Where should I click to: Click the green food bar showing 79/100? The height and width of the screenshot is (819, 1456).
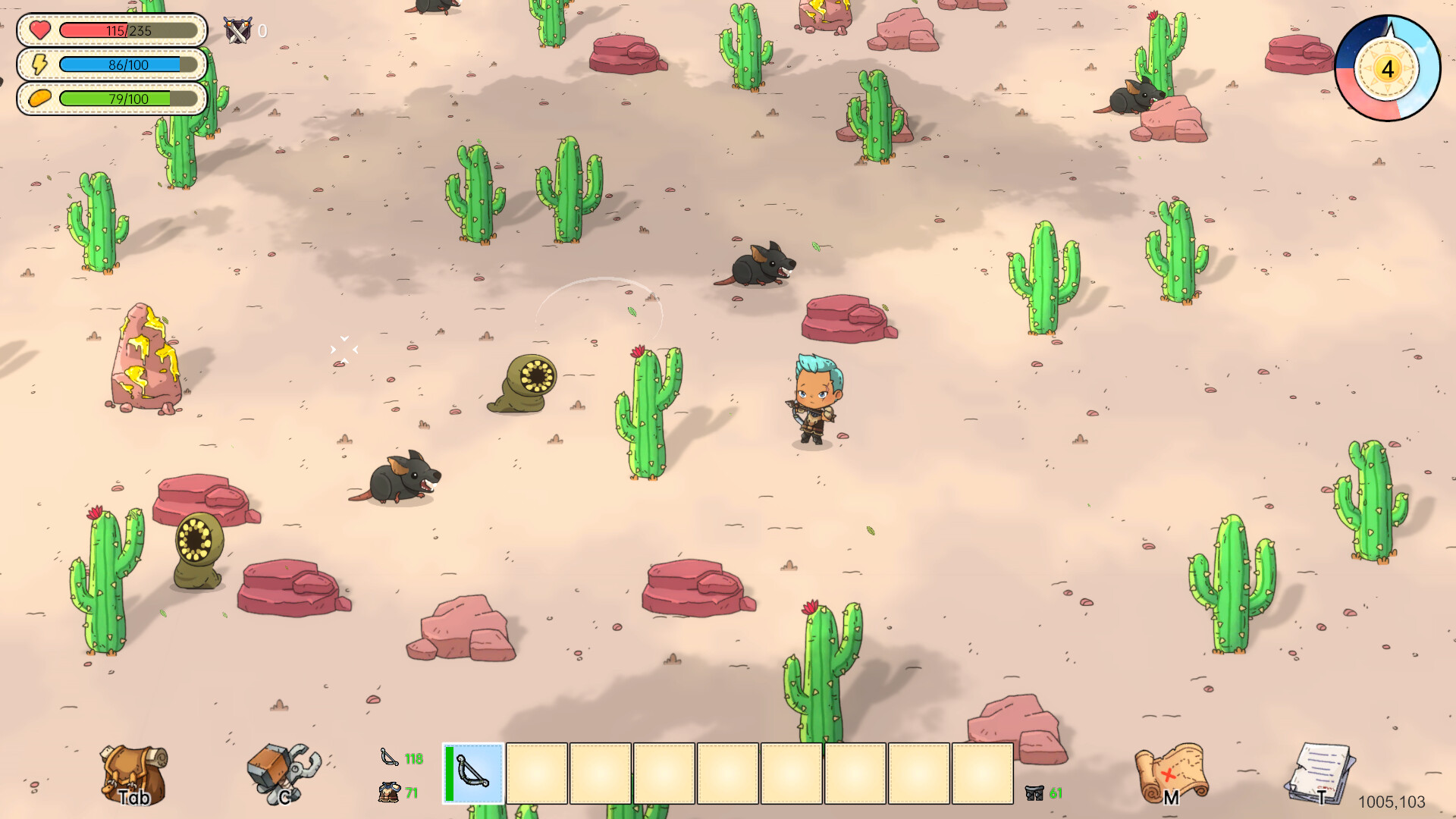129,99
